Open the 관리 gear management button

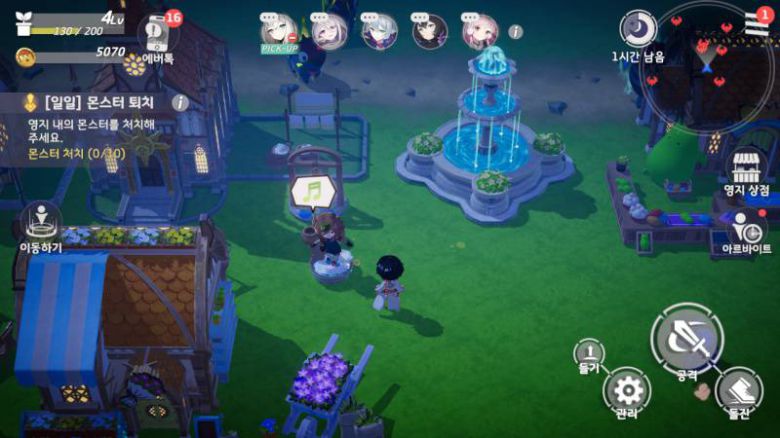(628, 391)
